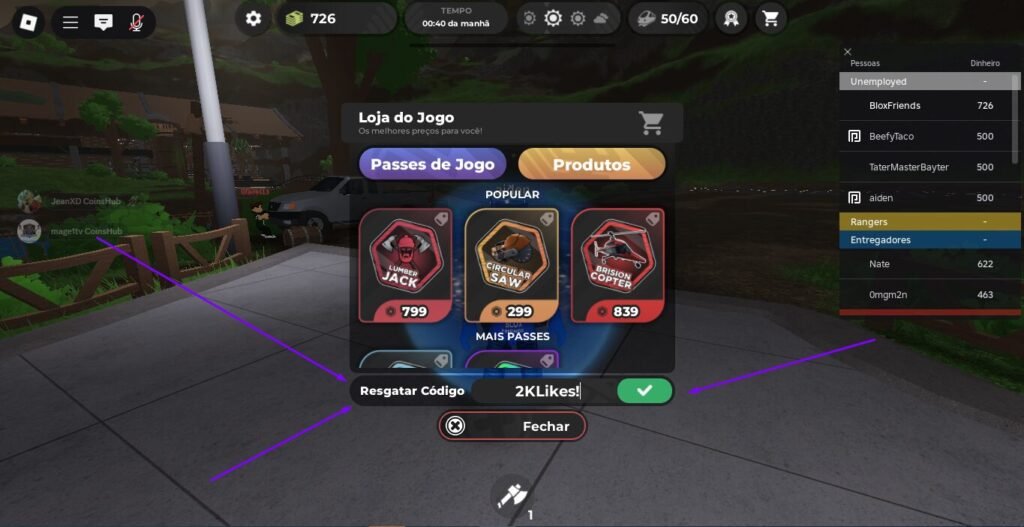This screenshot has width=1024, height=527.
Task: Close the player list with the X
Action: [848, 52]
